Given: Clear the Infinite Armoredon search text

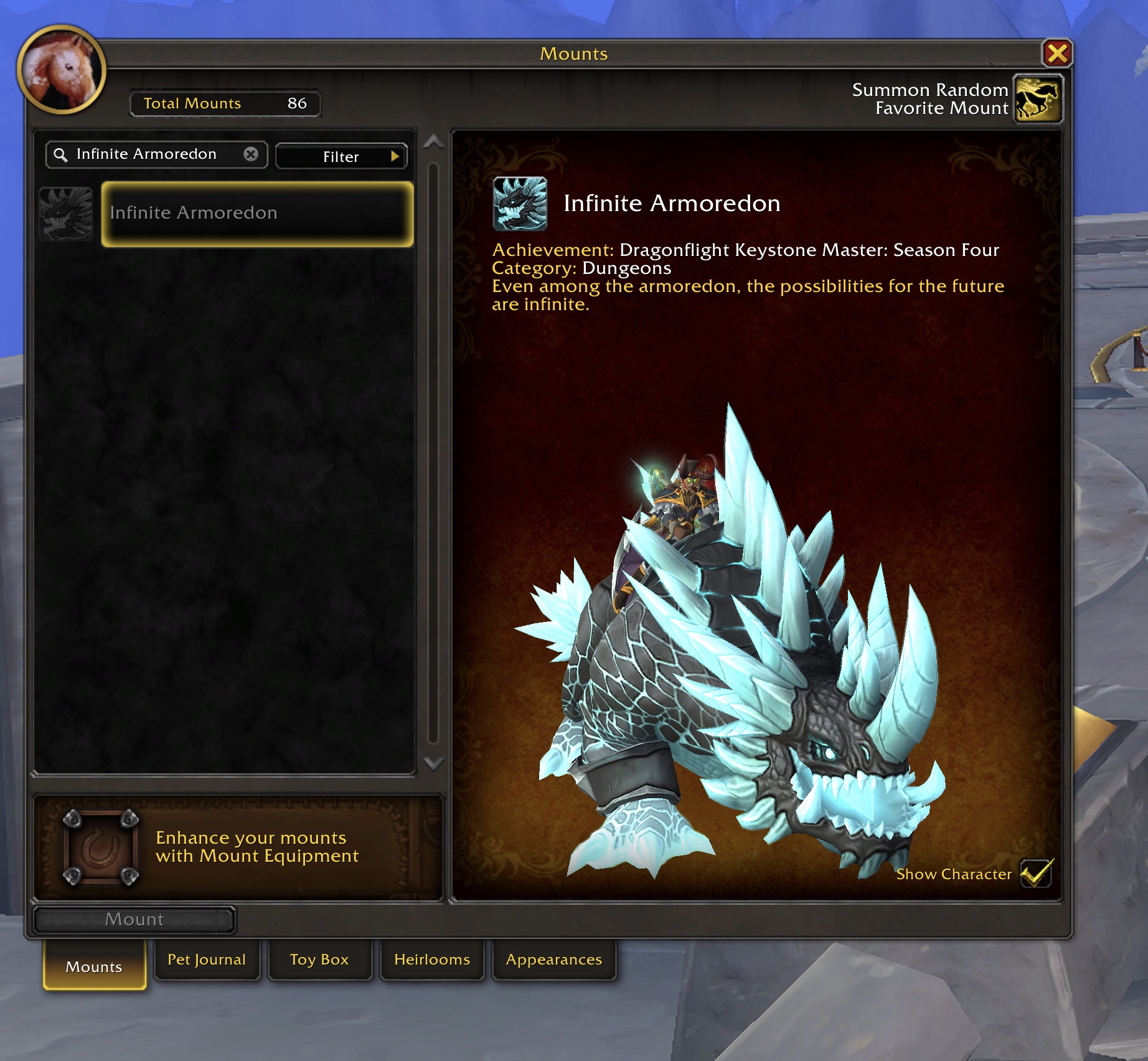Looking at the screenshot, I should (x=251, y=154).
